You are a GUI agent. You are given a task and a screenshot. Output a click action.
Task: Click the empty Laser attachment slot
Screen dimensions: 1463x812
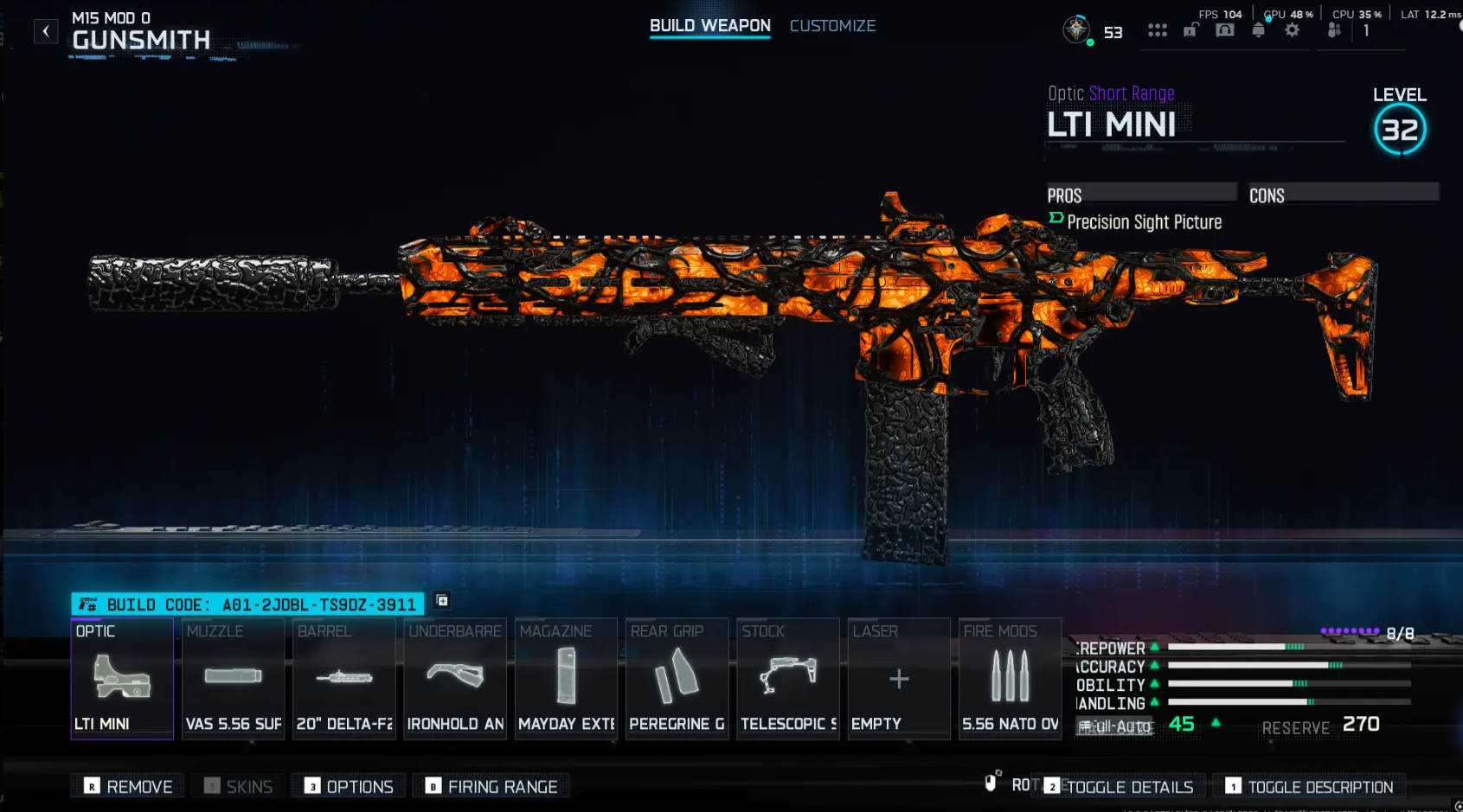click(x=898, y=679)
